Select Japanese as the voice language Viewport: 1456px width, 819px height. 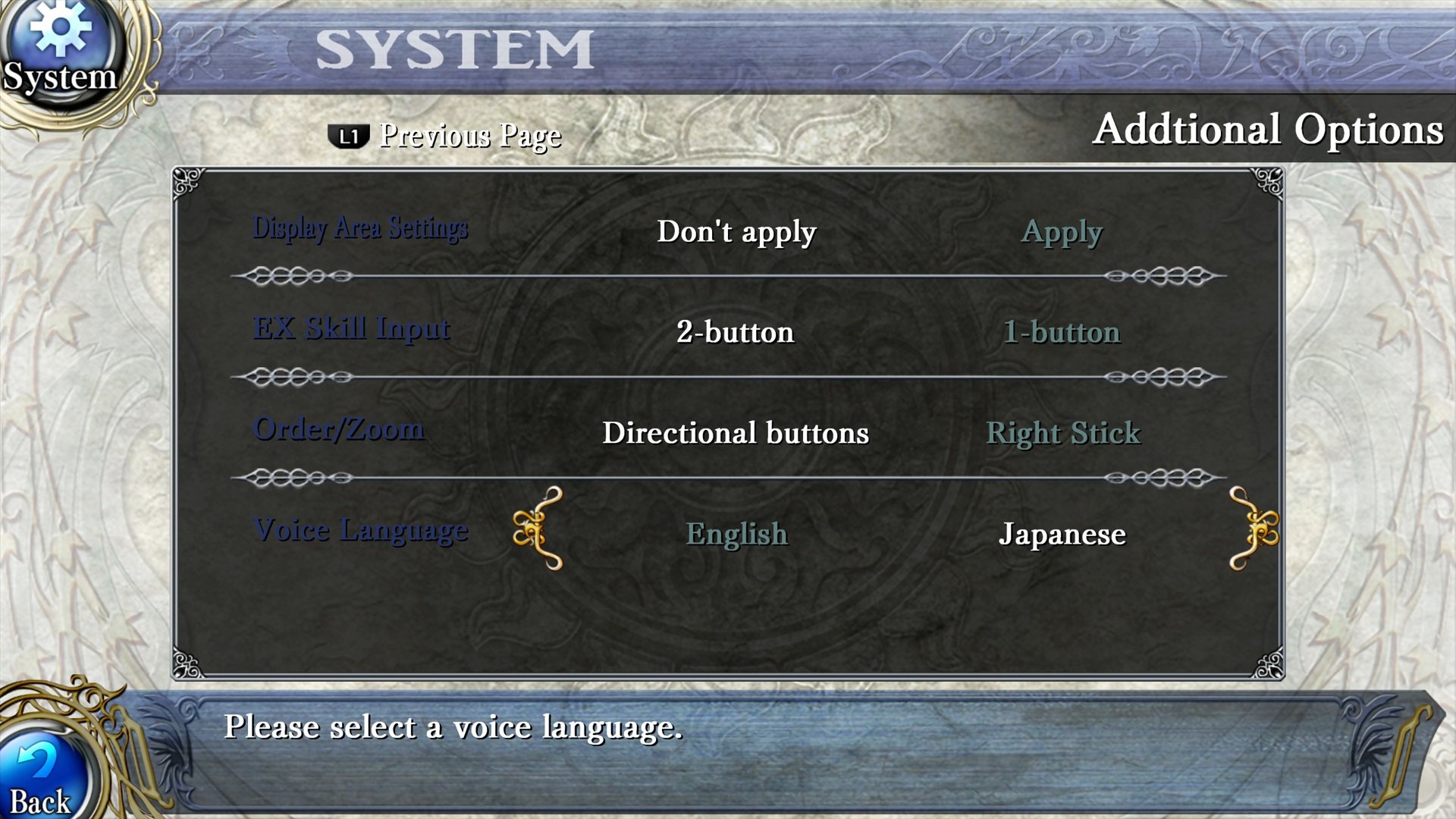1063,534
